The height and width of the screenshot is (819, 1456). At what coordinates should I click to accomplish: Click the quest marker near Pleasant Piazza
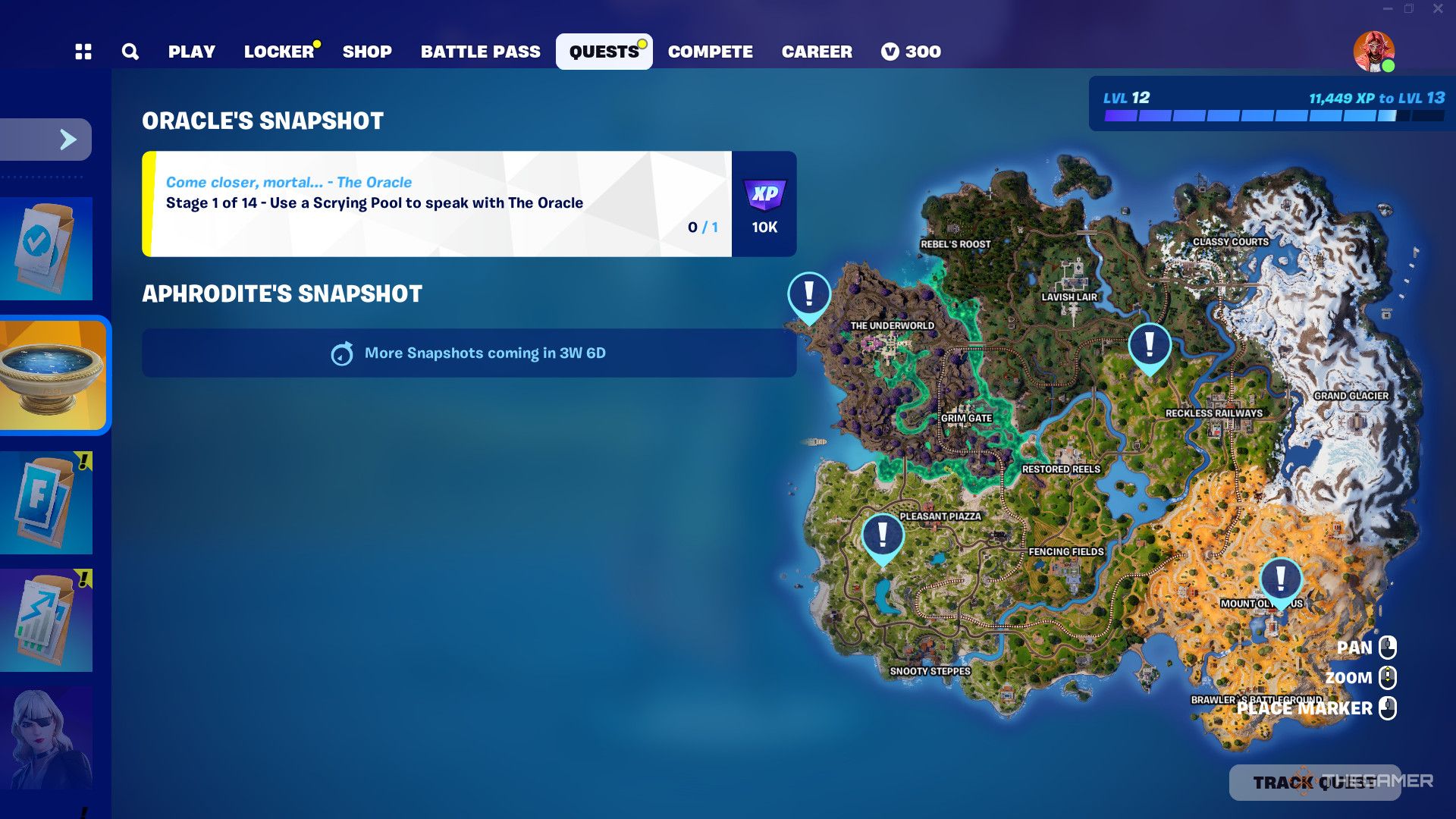point(883,535)
